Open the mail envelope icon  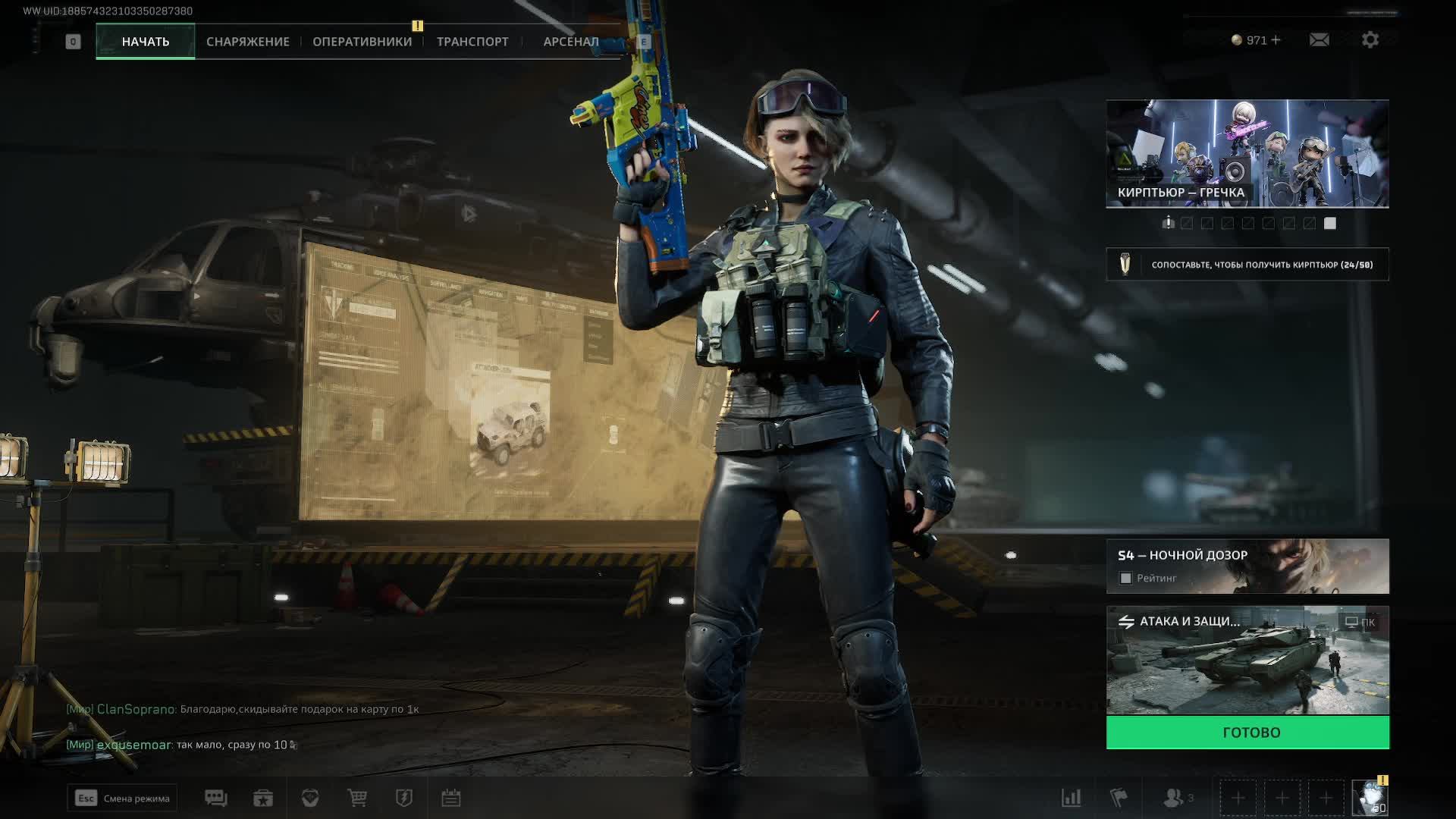1319,40
